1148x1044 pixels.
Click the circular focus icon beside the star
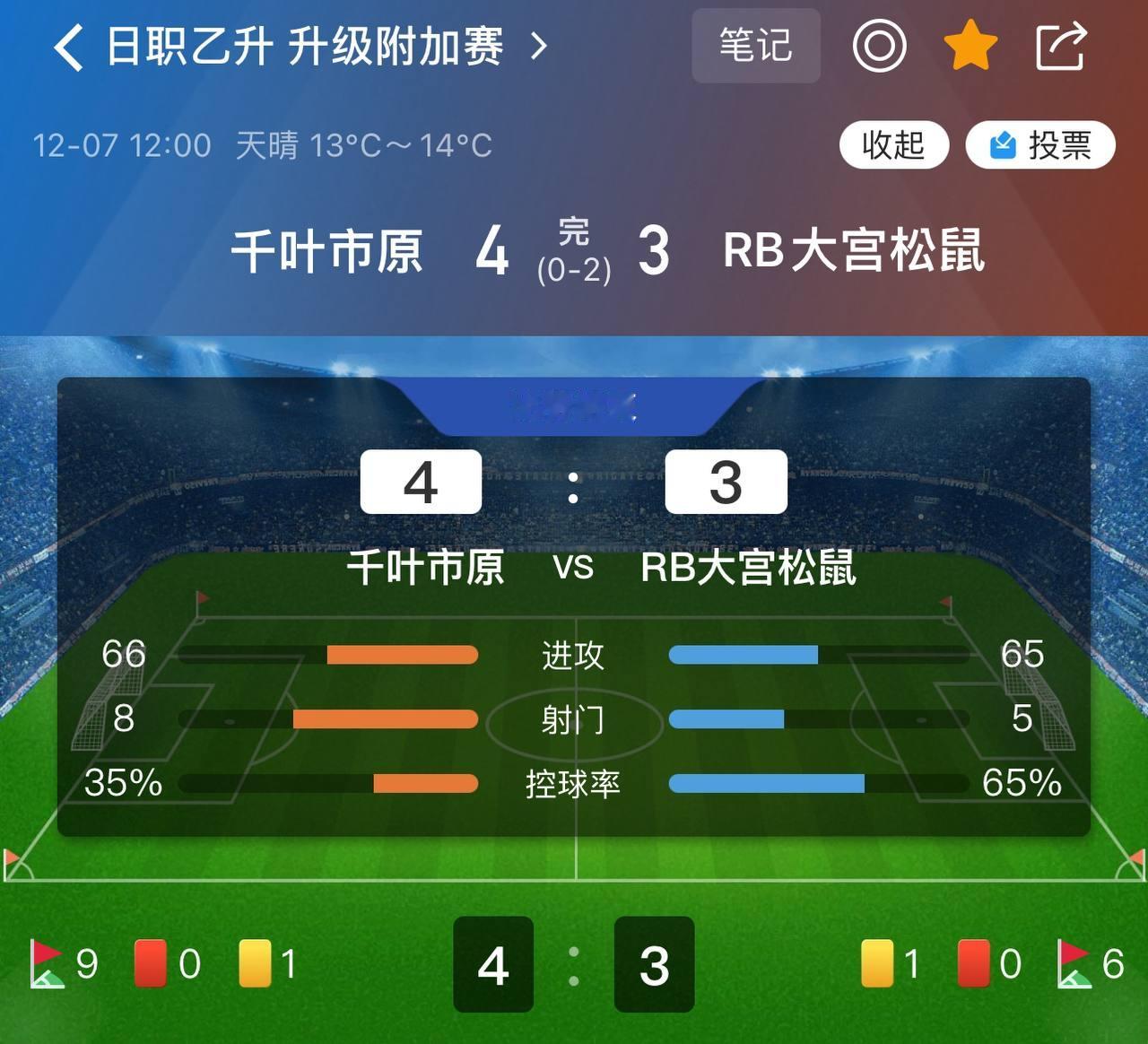pos(879,47)
